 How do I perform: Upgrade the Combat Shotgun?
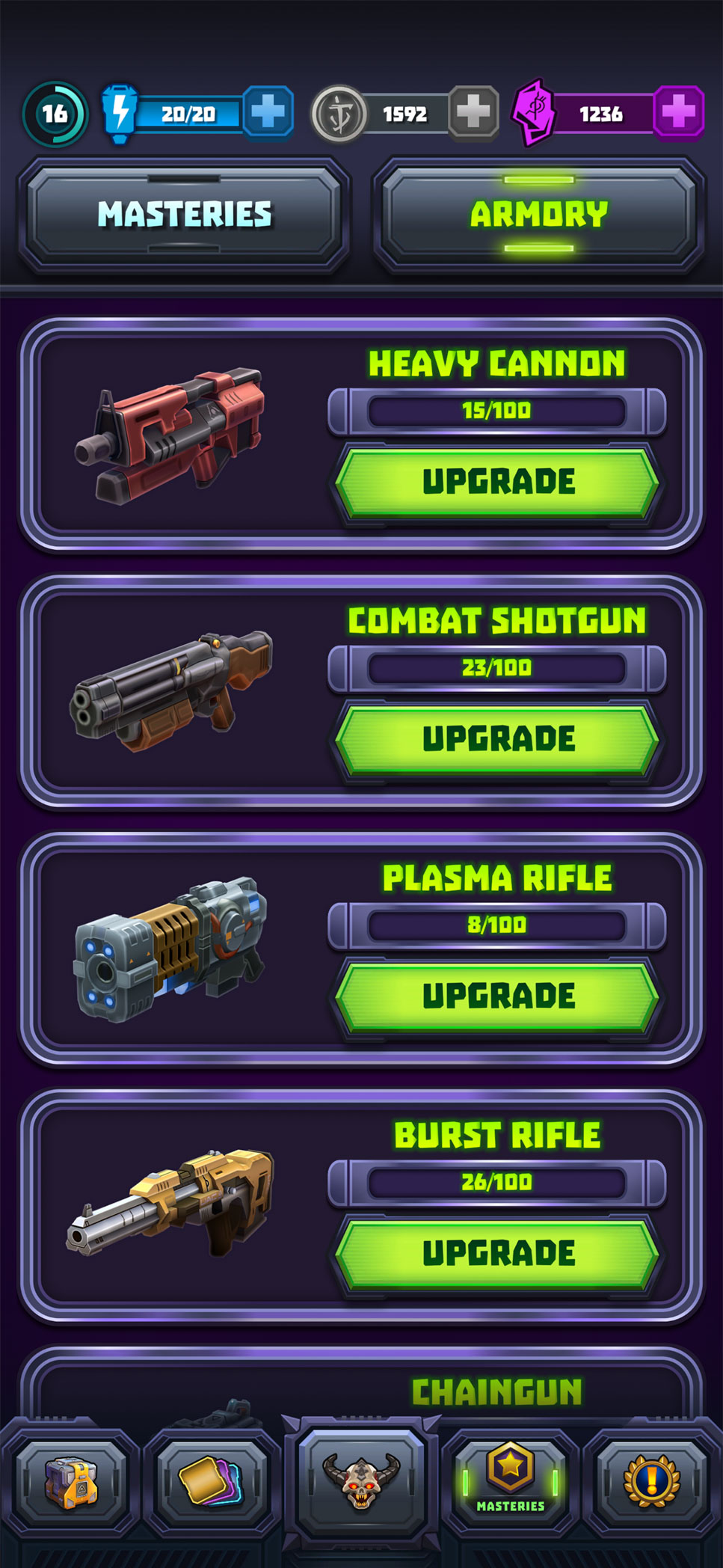click(498, 738)
